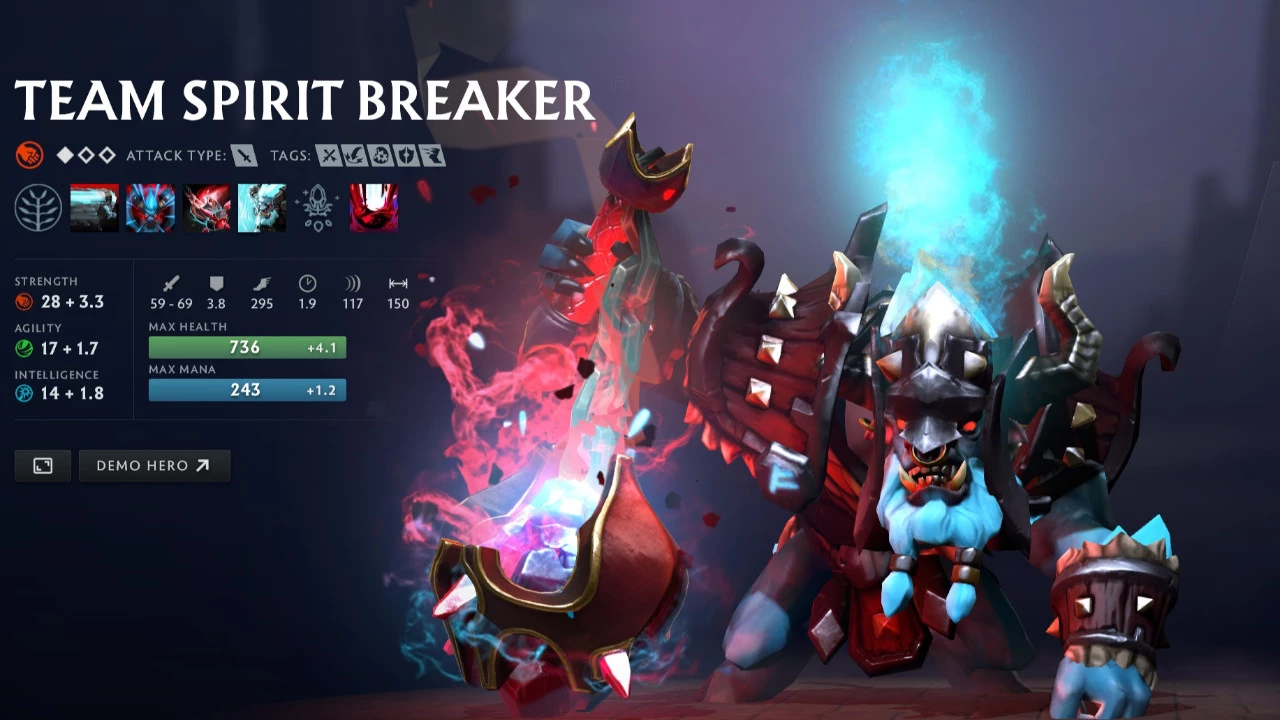Select the Nether Strike ability icon
The width and height of the screenshot is (1280, 720).
(x=262, y=208)
